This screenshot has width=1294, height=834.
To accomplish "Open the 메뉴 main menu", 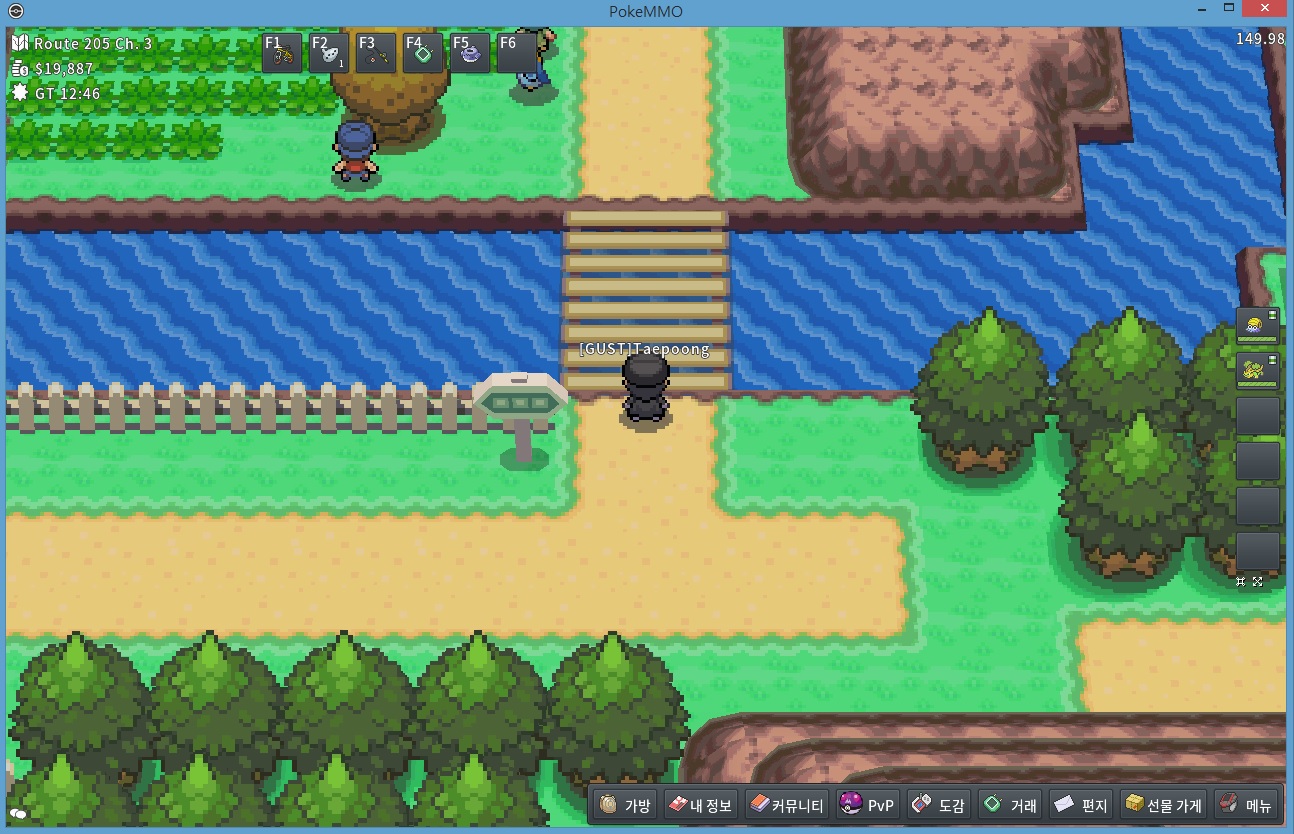I will click(1245, 805).
